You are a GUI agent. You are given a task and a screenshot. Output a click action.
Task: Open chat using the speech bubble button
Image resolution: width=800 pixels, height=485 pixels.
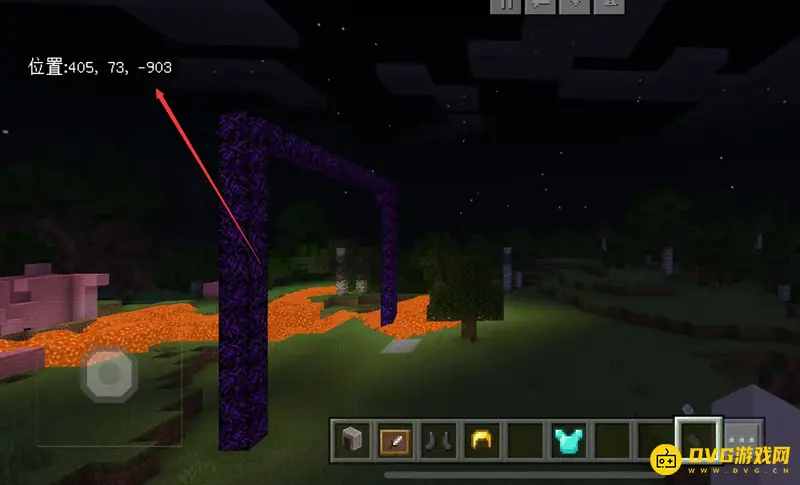tap(539, 5)
